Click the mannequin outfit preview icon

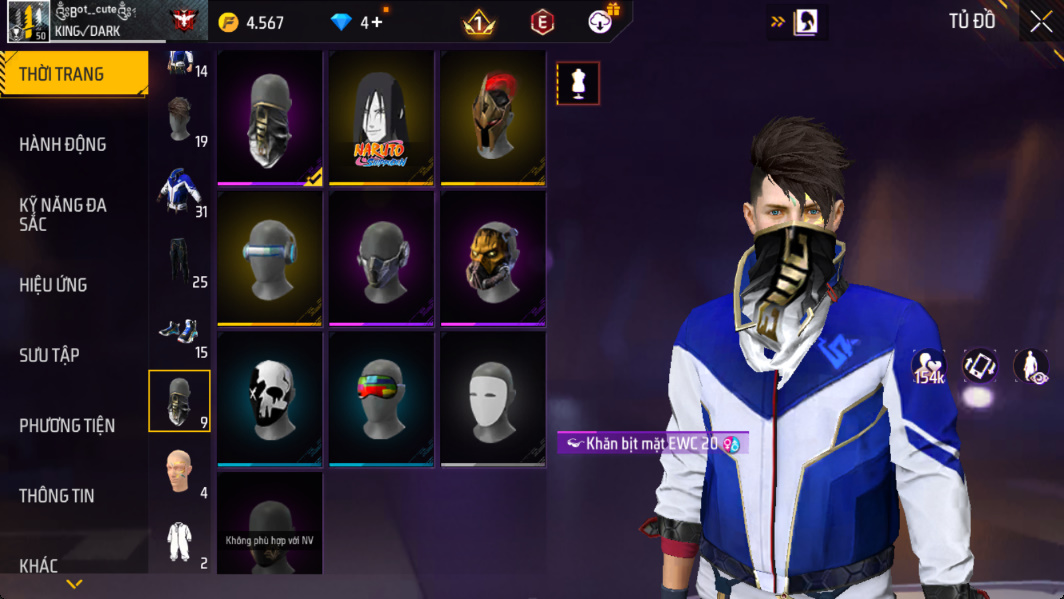coord(578,84)
